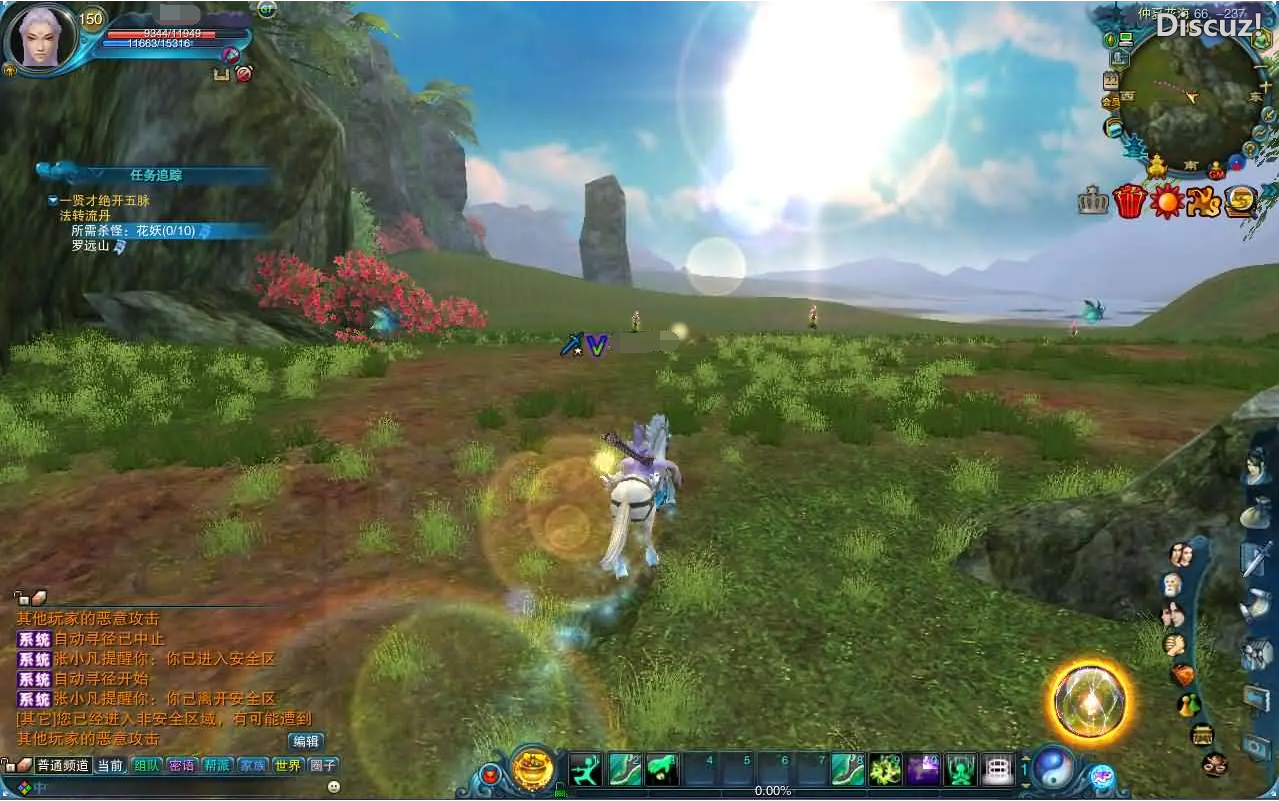This screenshot has height=801, width=1279.
Task: Switch to the 帮派 (Guild) chat tab
Action: pos(217,766)
